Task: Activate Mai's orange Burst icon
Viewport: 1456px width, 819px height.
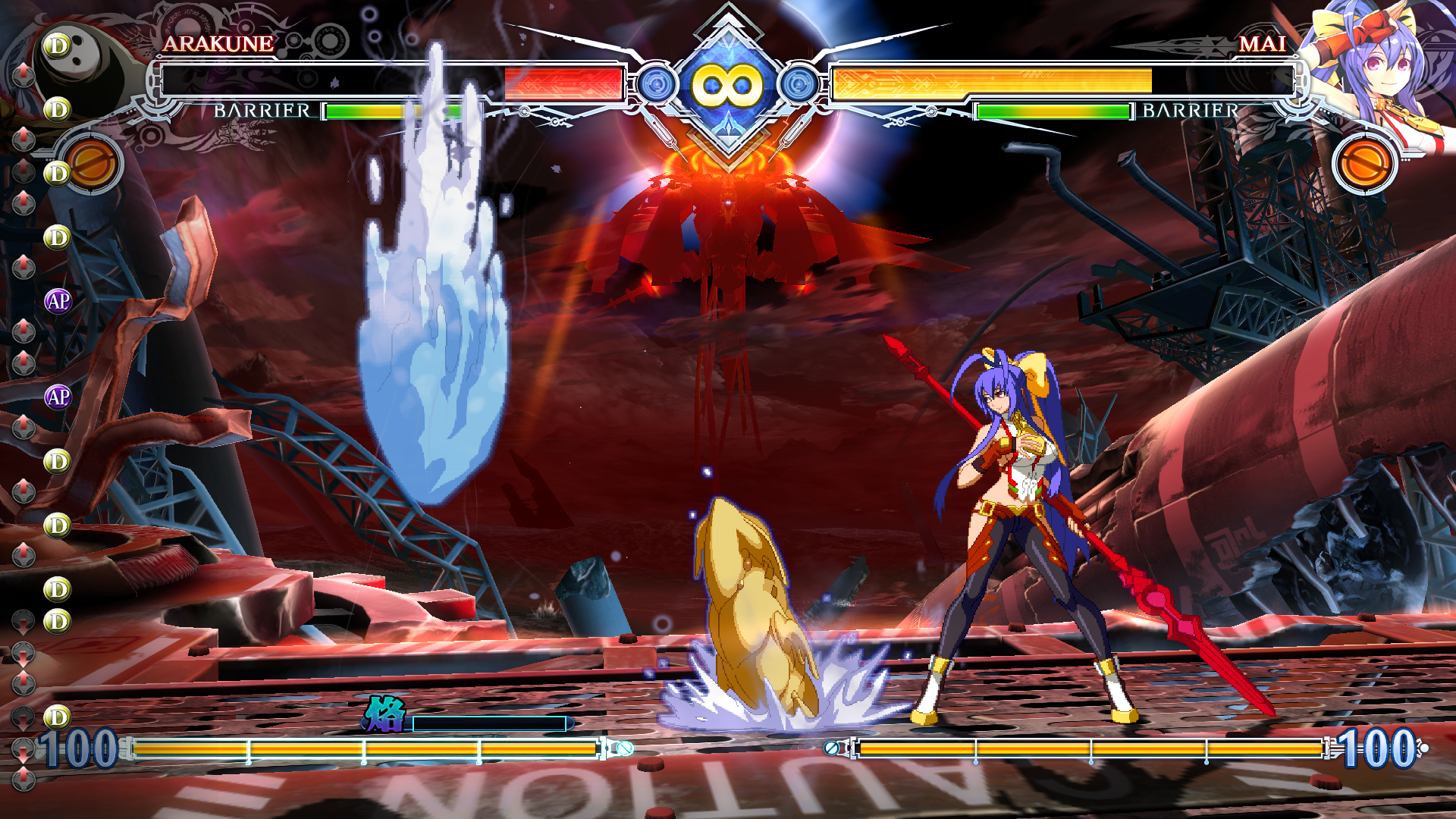Action: tap(1364, 163)
